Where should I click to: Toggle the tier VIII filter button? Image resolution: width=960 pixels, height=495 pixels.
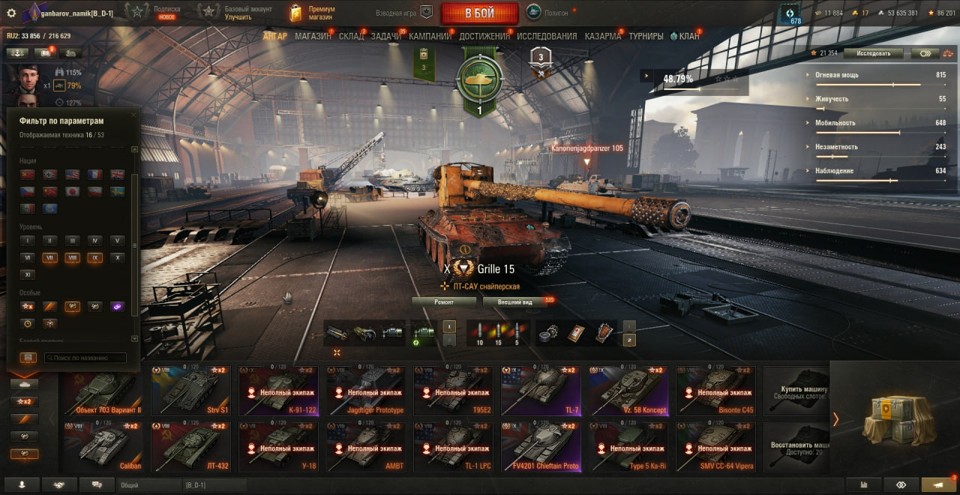tap(71, 257)
